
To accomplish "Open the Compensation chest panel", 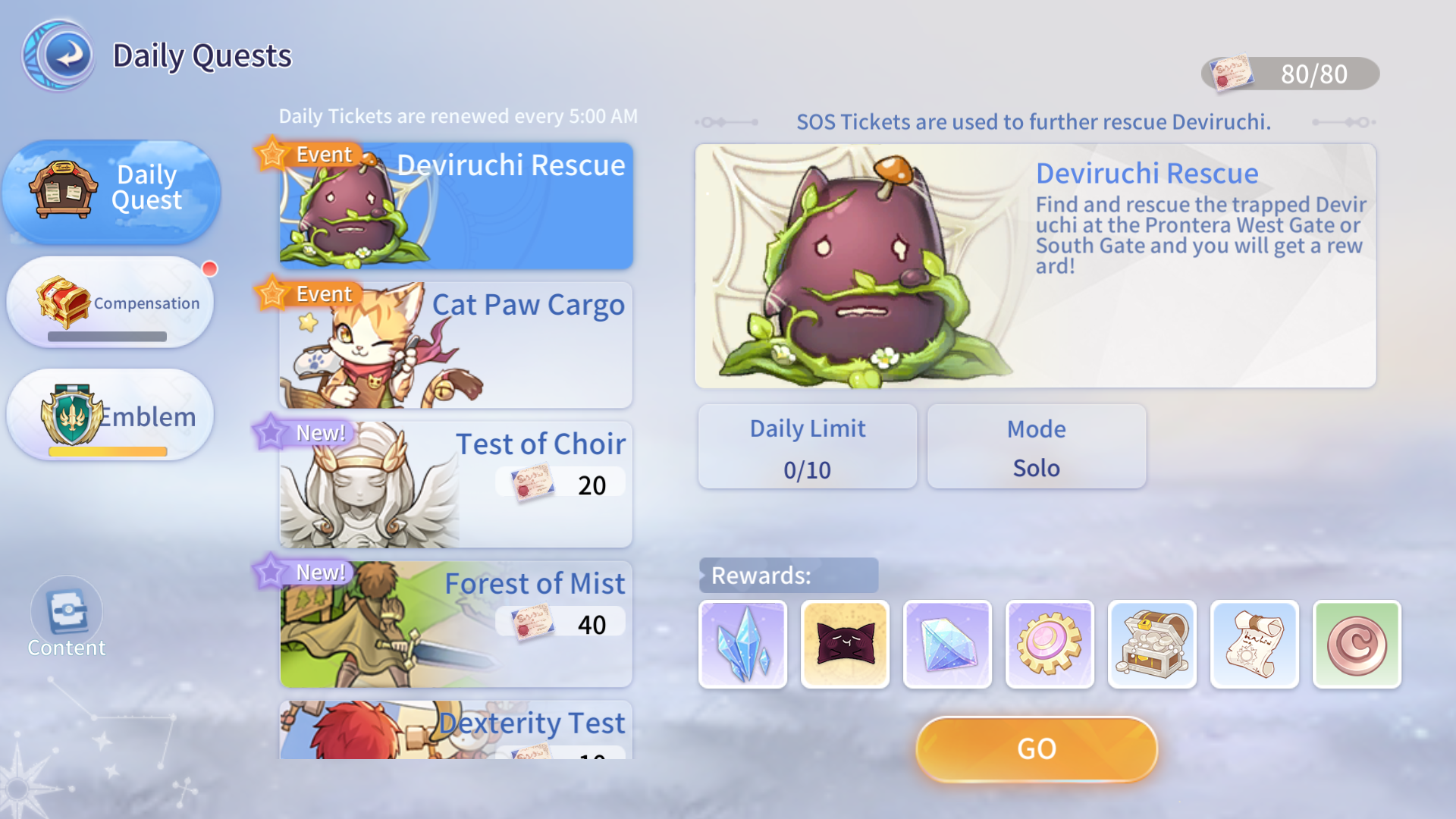I will click(x=111, y=303).
